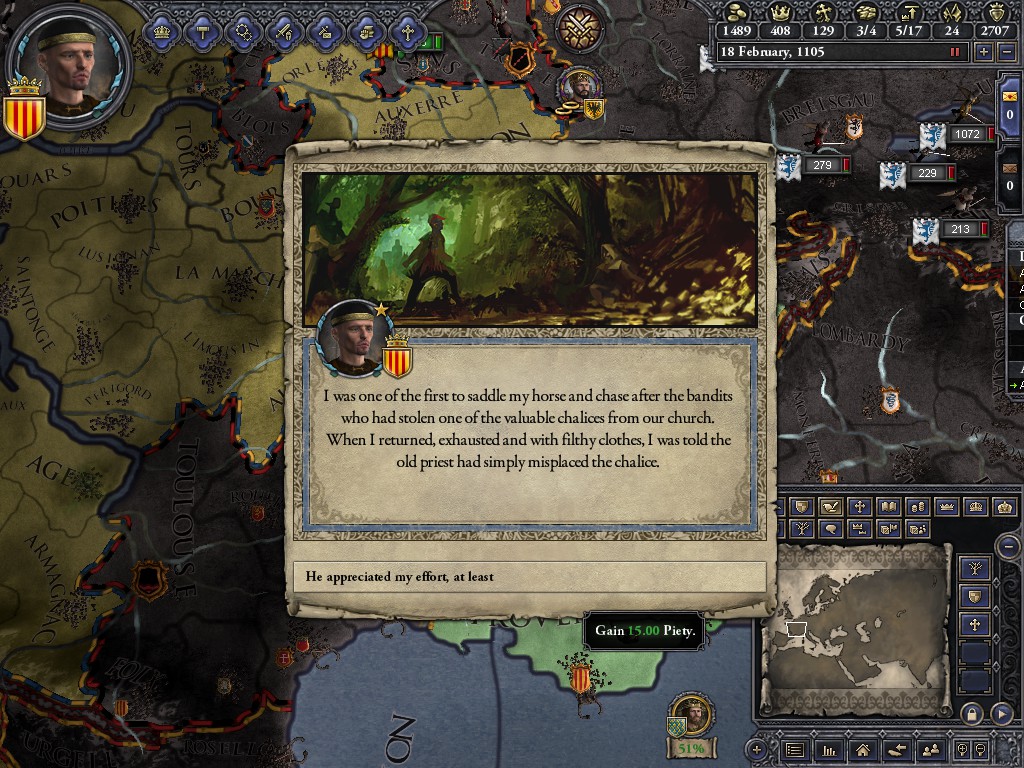The width and height of the screenshot is (1024, 768).
Task: Open the Council tab with gavel icon
Action: 202,32
